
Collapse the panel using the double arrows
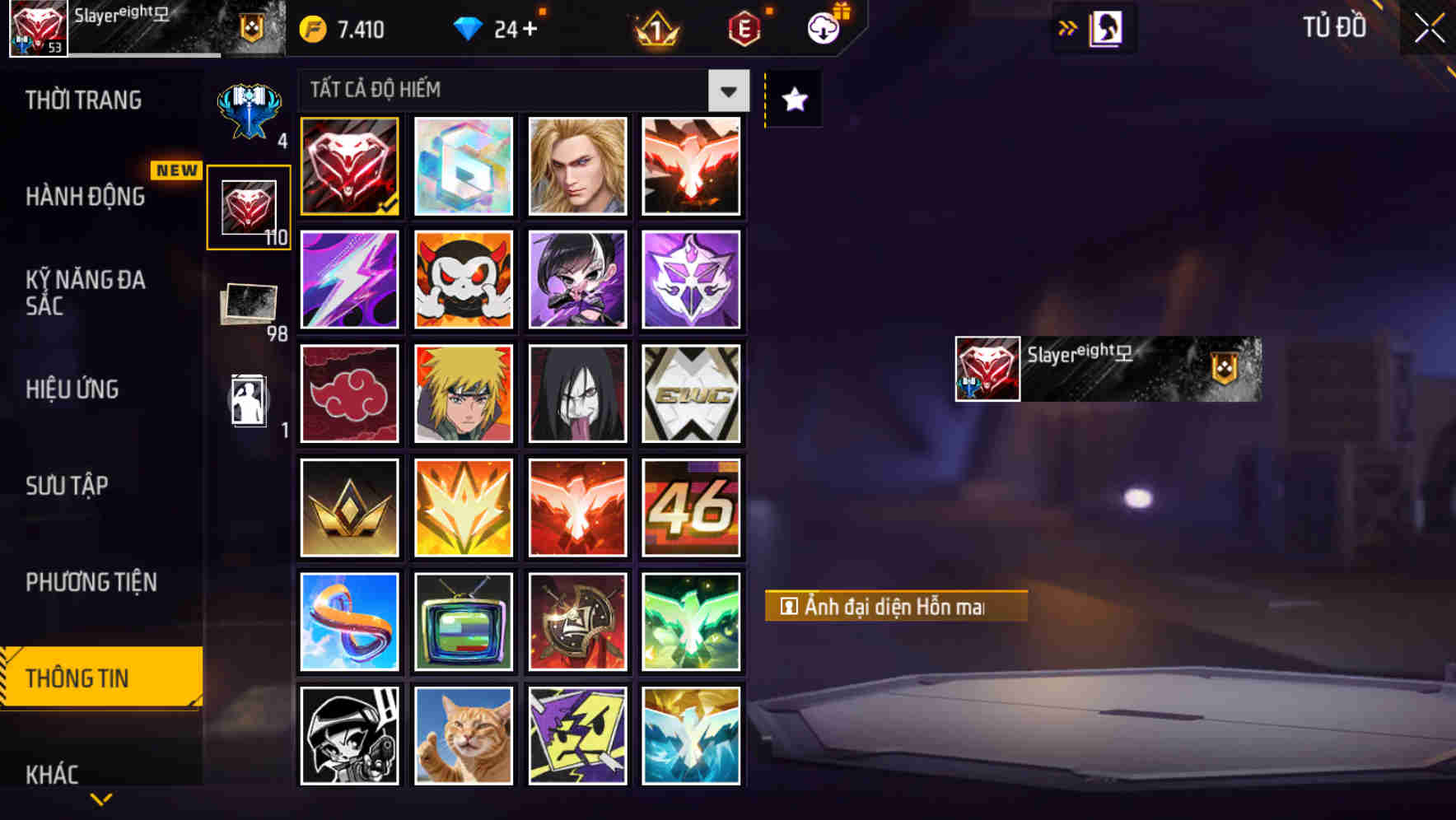pyautogui.click(x=1066, y=27)
